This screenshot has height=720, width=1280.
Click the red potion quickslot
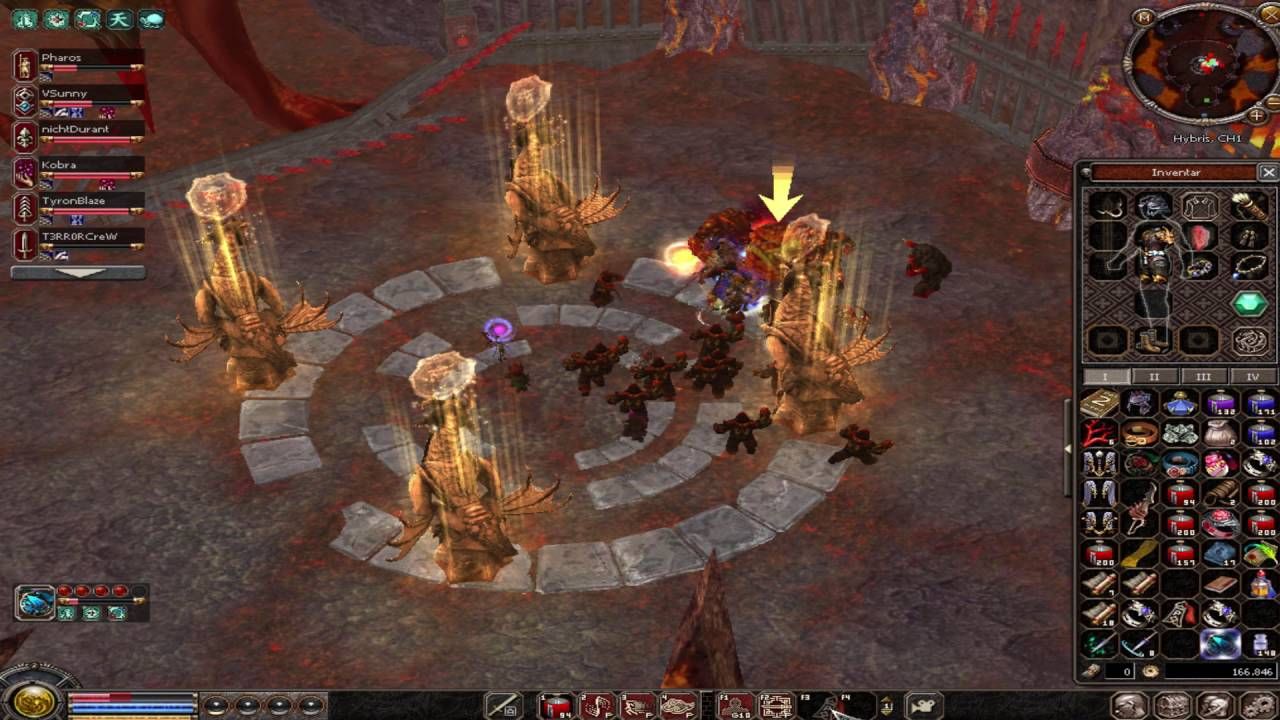[556, 707]
